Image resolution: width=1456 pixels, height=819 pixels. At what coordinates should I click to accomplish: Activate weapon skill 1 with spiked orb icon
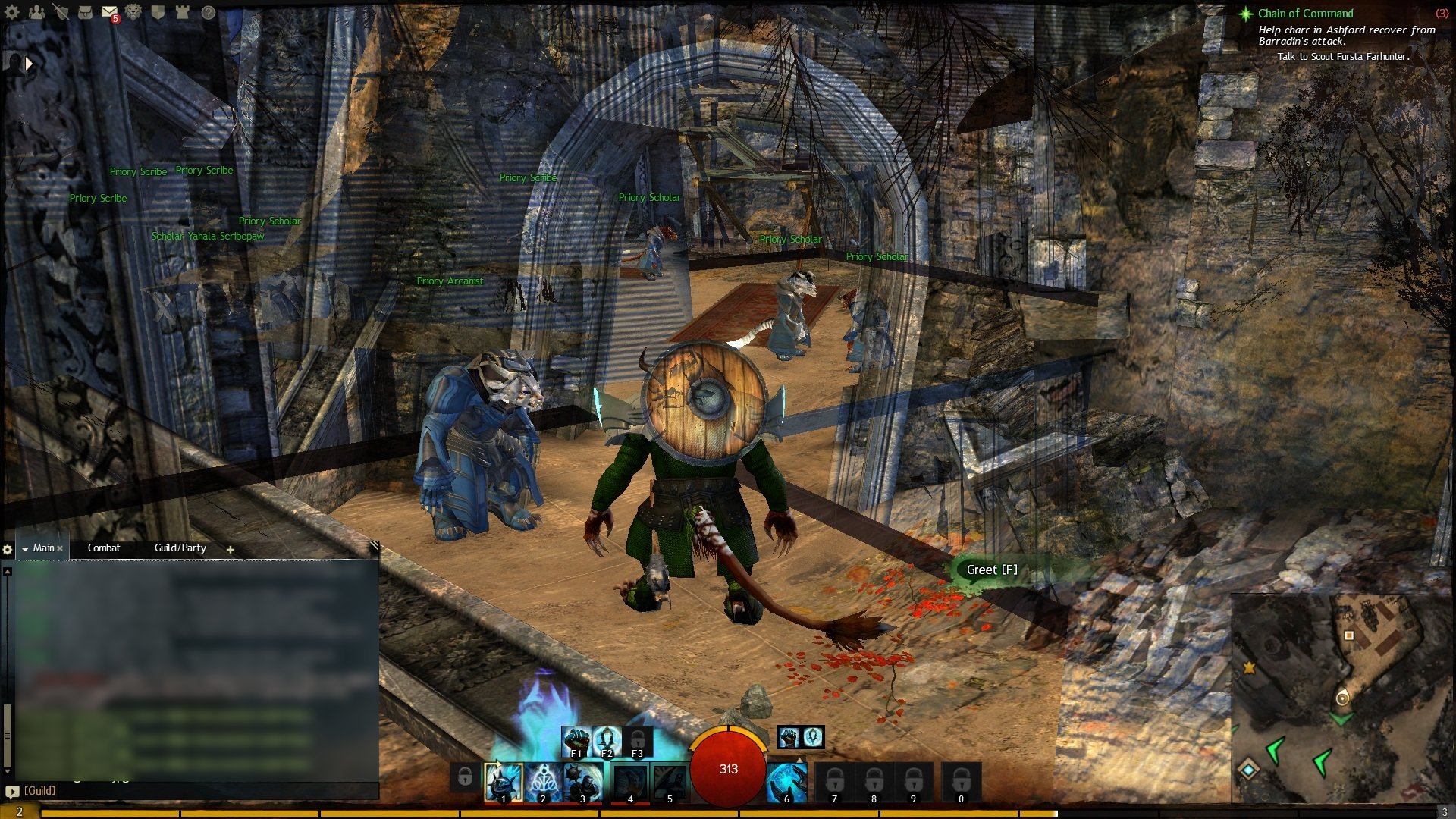coord(504,782)
